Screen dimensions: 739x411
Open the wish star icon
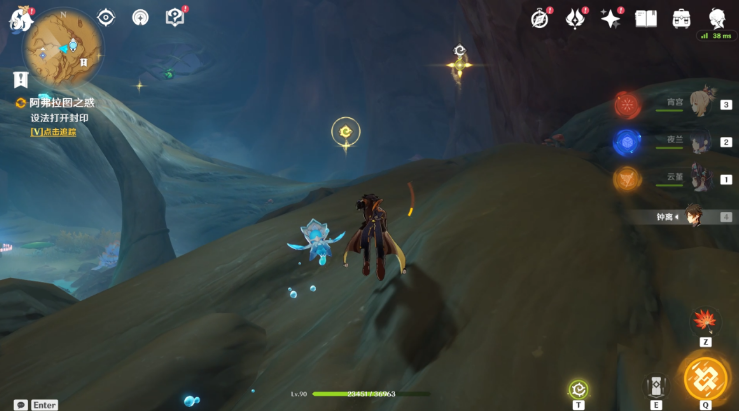(611, 18)
